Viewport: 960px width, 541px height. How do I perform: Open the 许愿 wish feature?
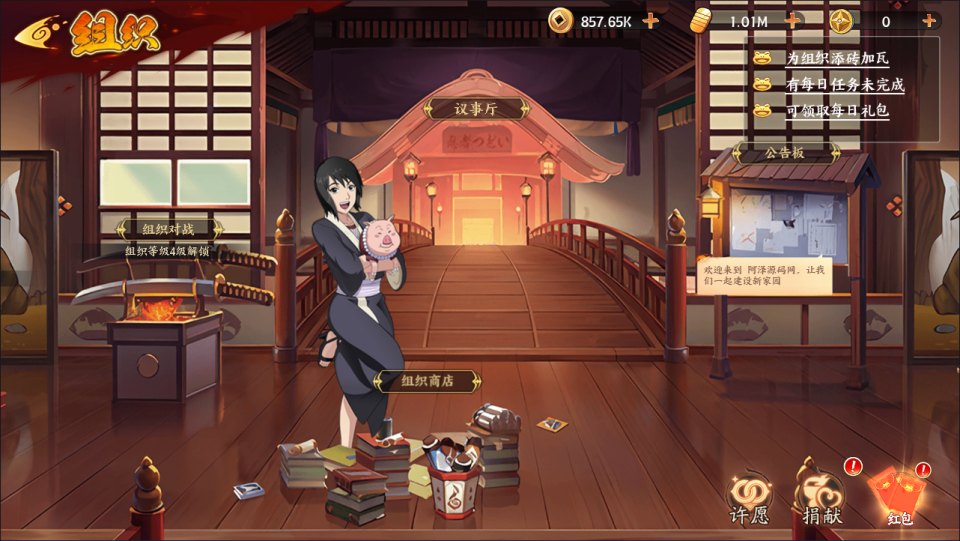(x=750, y=497)
